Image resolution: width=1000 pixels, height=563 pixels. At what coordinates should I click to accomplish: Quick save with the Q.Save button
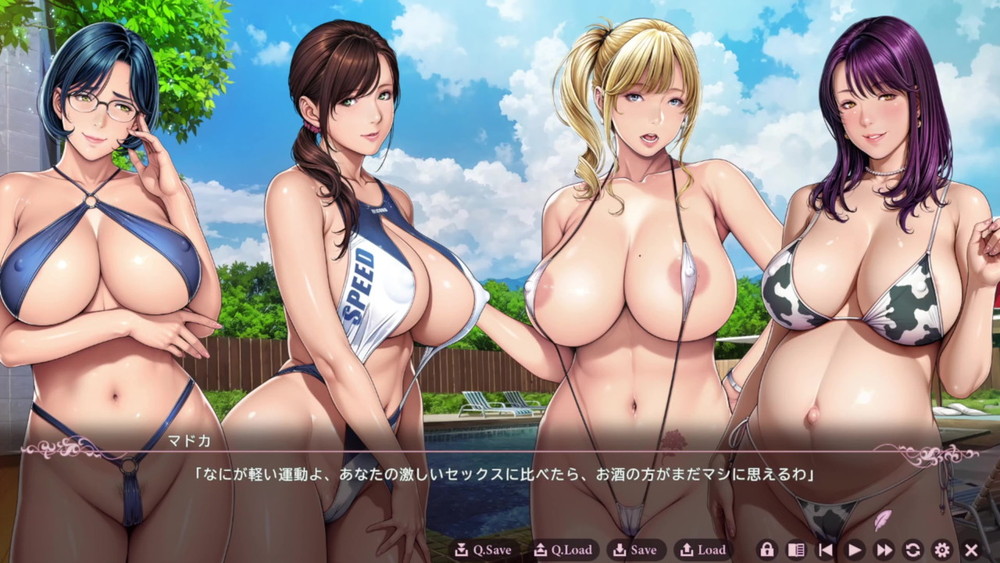(x=483, y=549)
